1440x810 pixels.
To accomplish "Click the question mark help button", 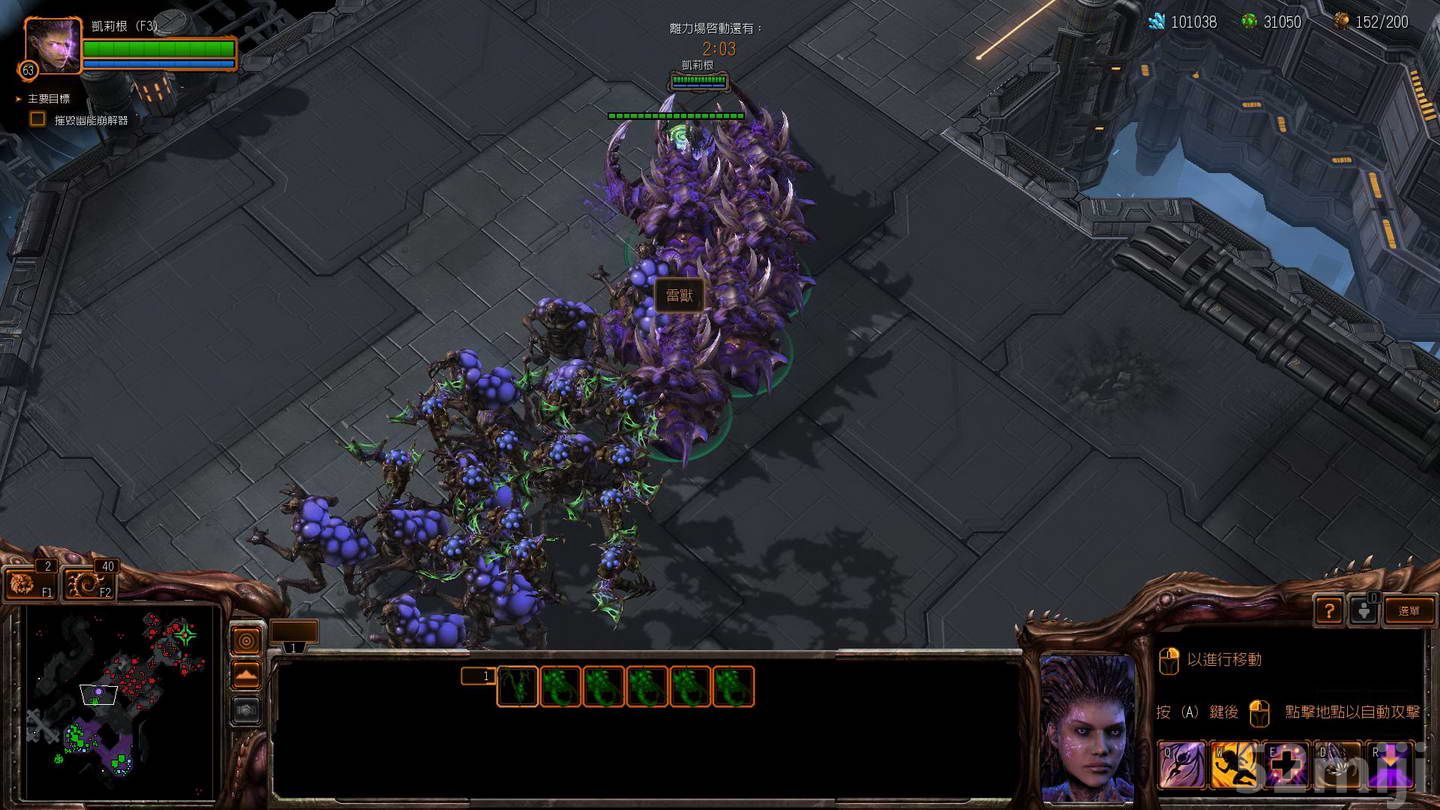I will click(x=1330, y=609).
